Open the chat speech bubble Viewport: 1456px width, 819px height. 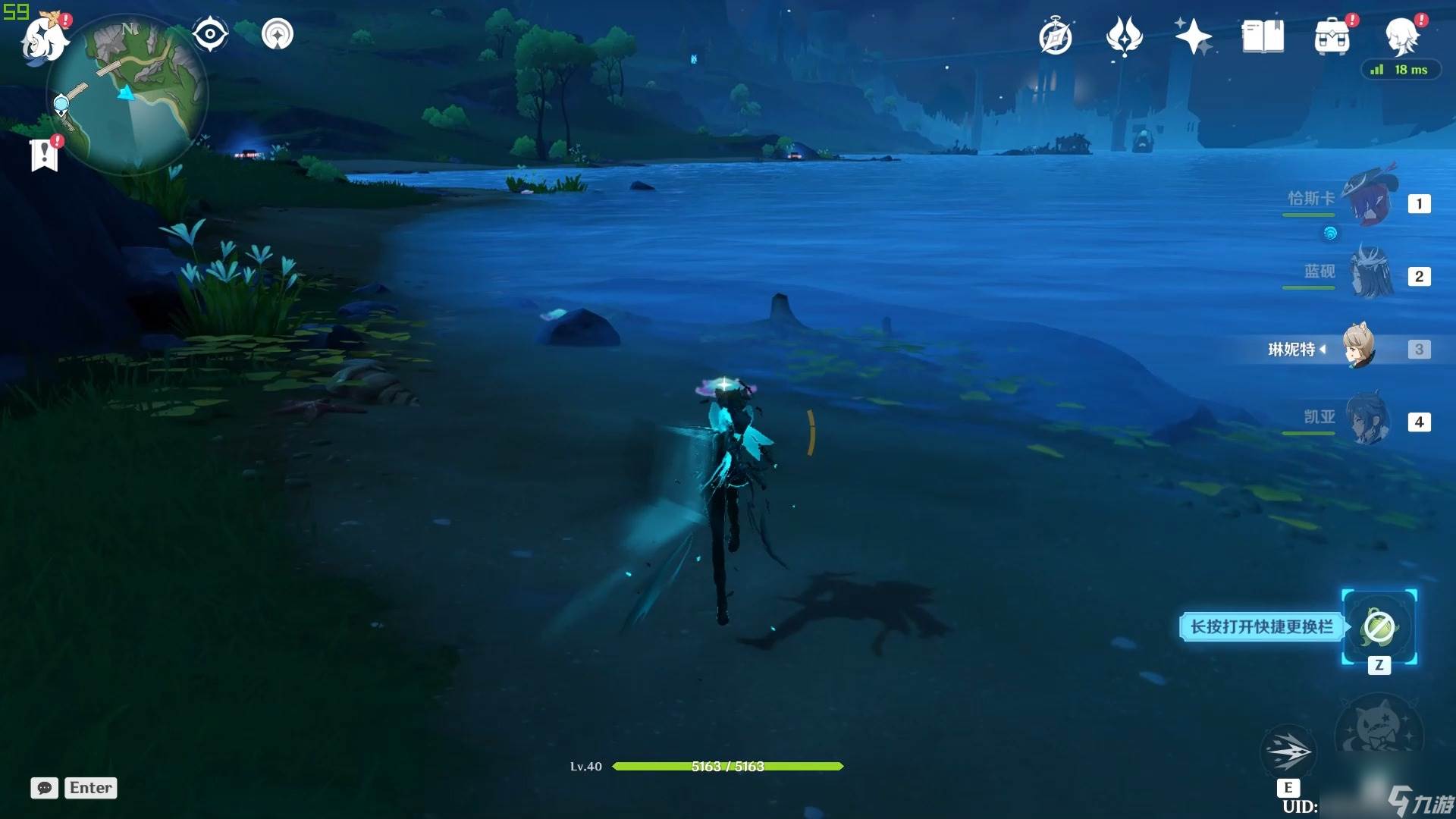tap(45, 788)
